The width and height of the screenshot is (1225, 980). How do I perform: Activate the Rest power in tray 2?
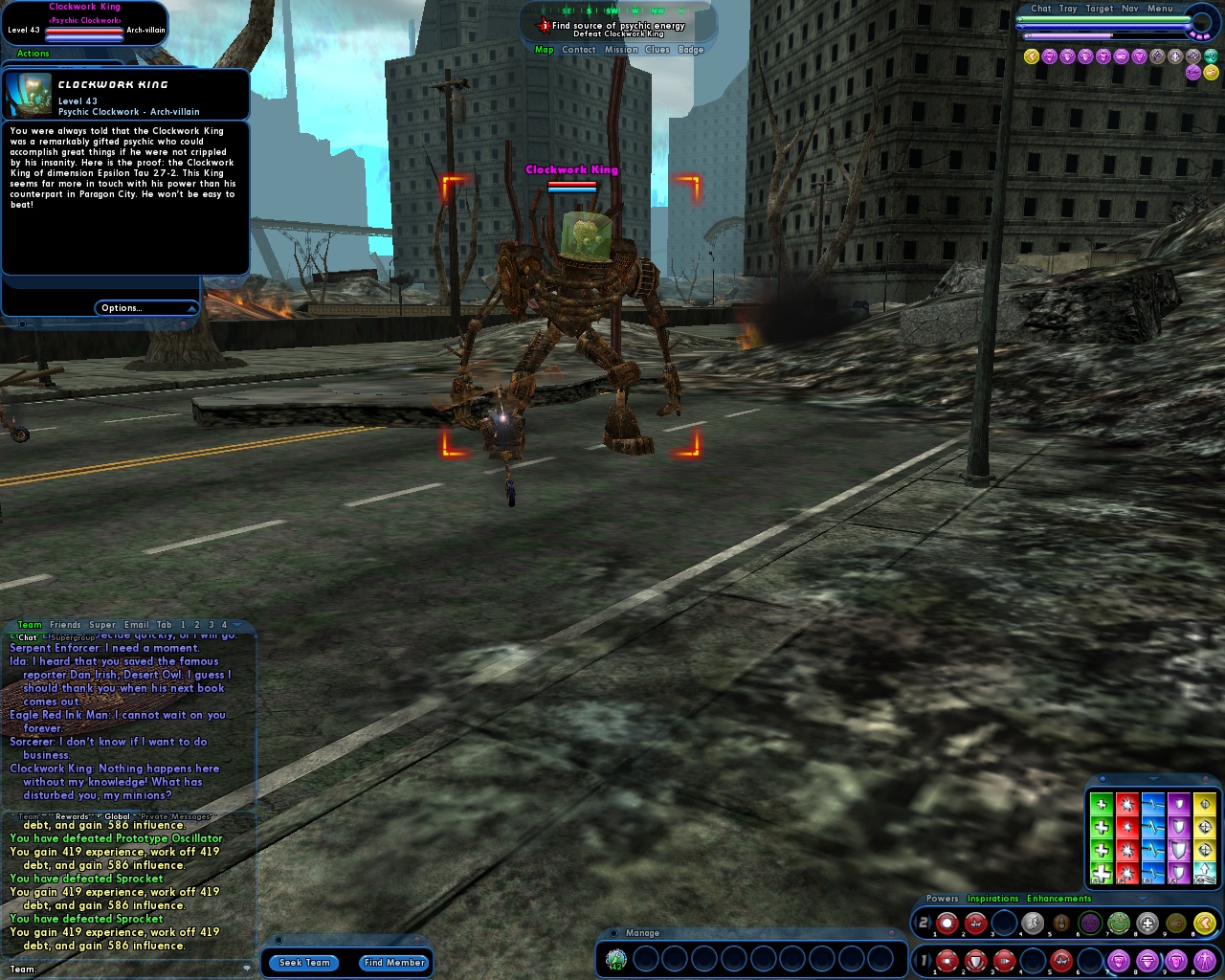pyautogui.click(x=1061, y=922)
